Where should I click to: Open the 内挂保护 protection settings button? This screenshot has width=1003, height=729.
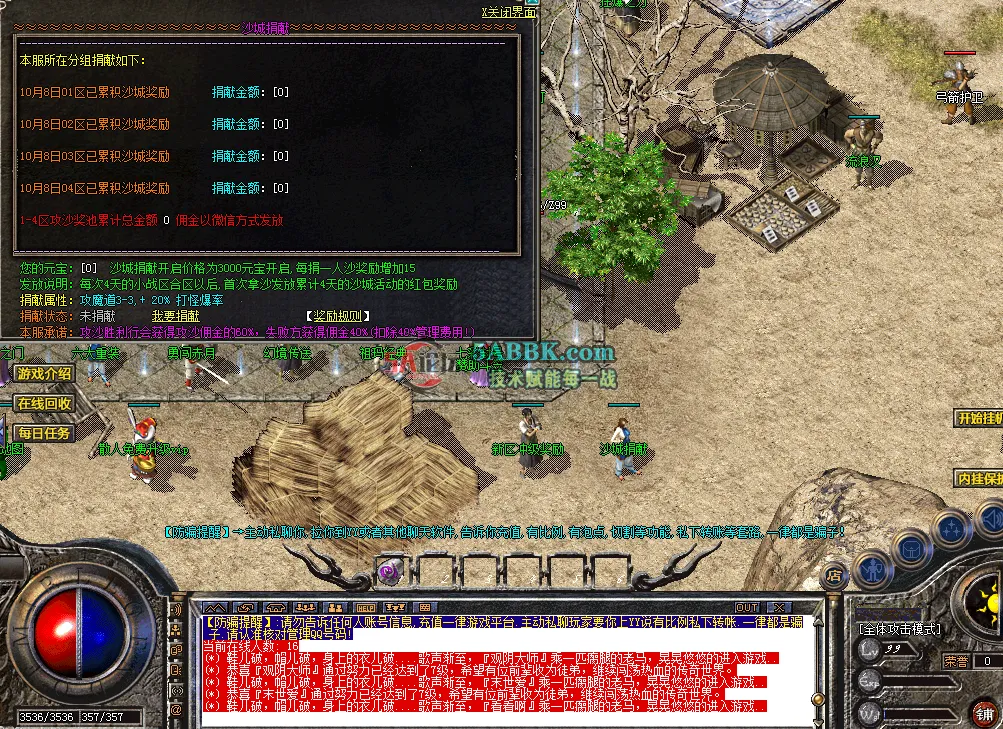(978, 478)
